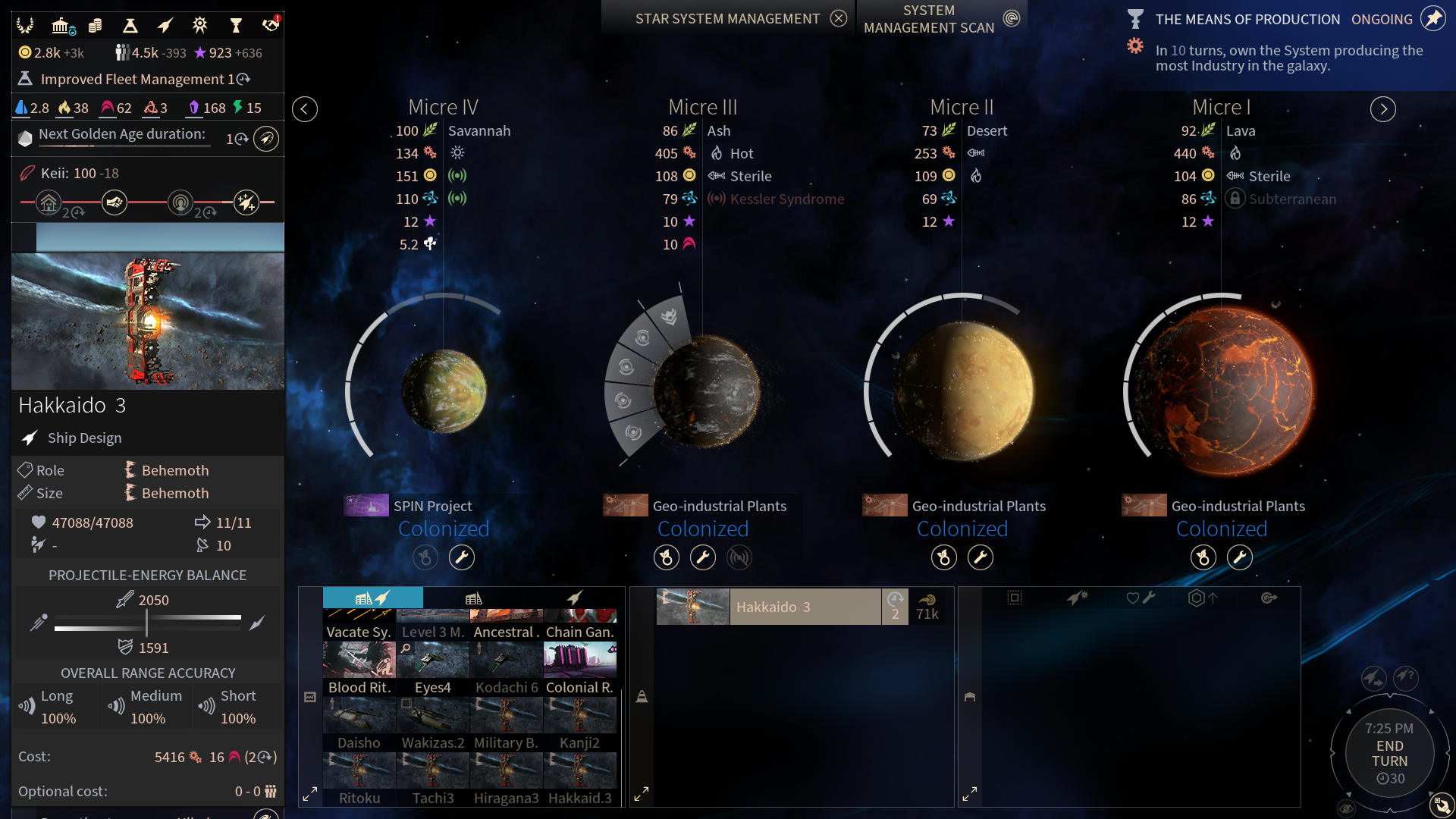Go to the next planet with the right arrow
1456x819 pixels.
pos(1382,109)
